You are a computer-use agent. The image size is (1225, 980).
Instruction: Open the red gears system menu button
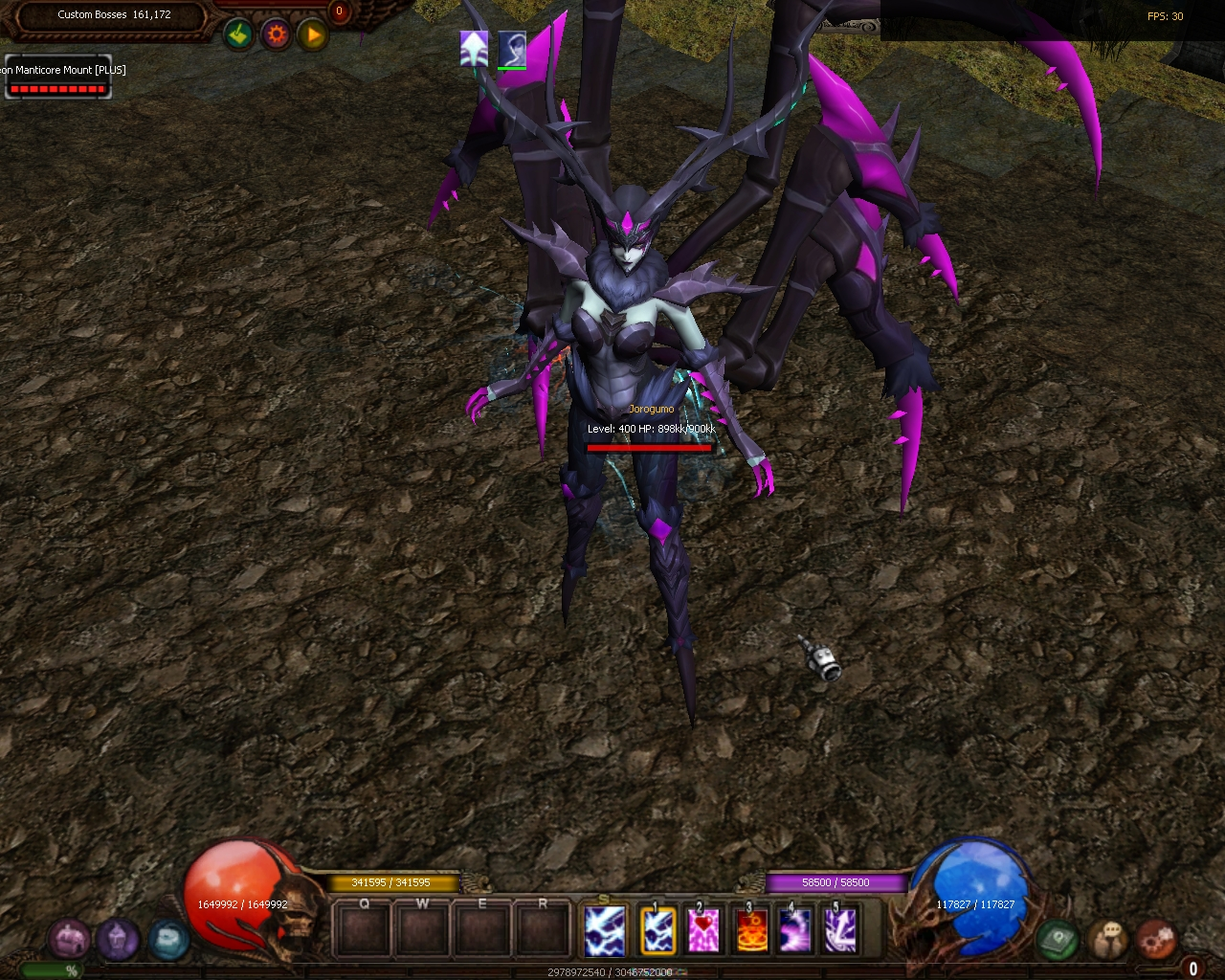[1157, 940]
